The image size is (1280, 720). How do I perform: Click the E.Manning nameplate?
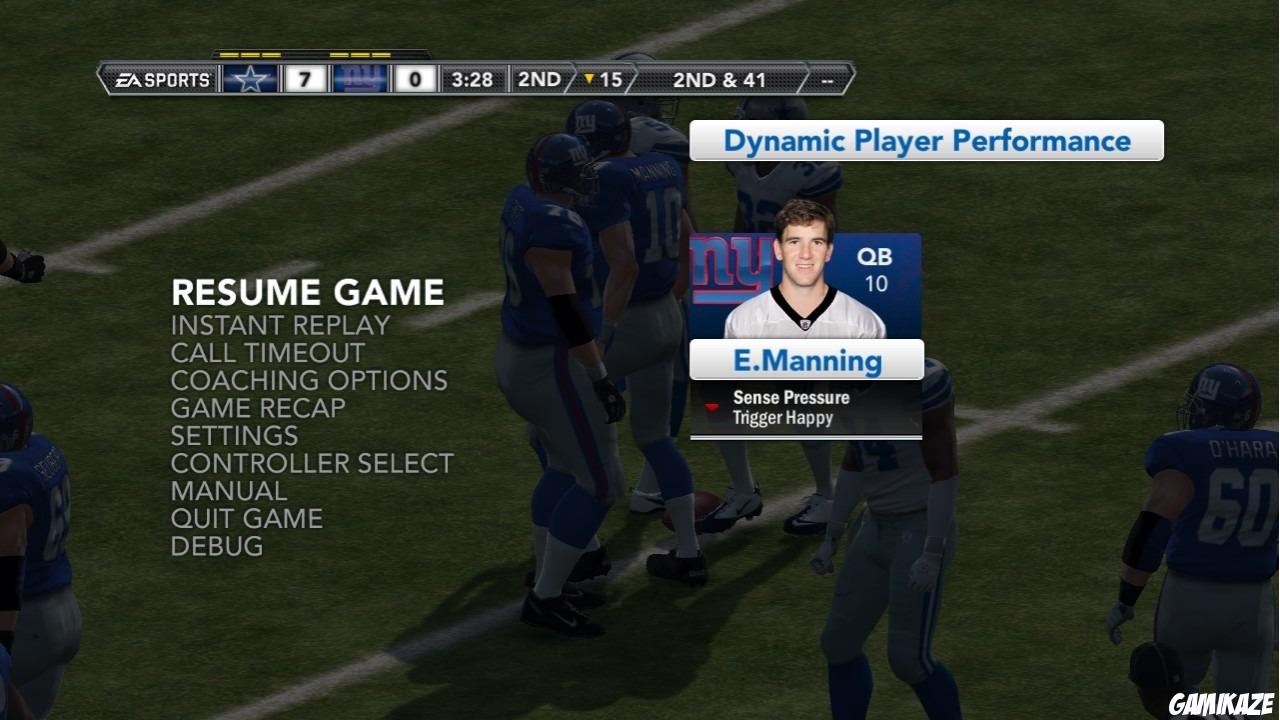(806, 360)
